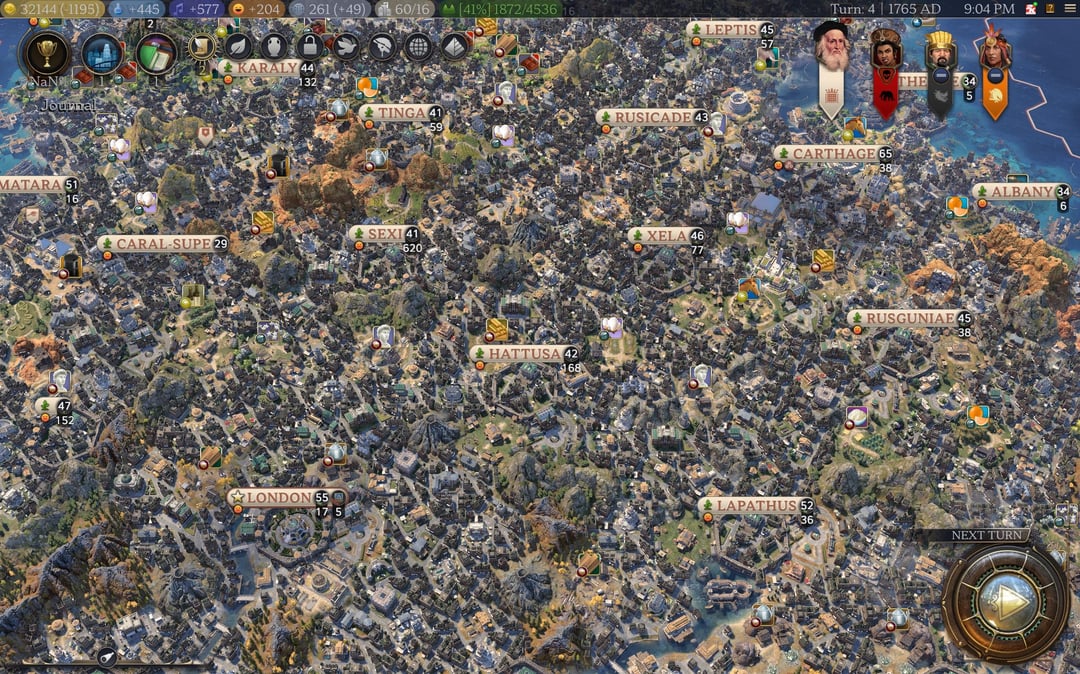Viewport: 1080px width, 674px height.
Task: Open the padlock icon in the top toolbar
Action: coord(310,46)
